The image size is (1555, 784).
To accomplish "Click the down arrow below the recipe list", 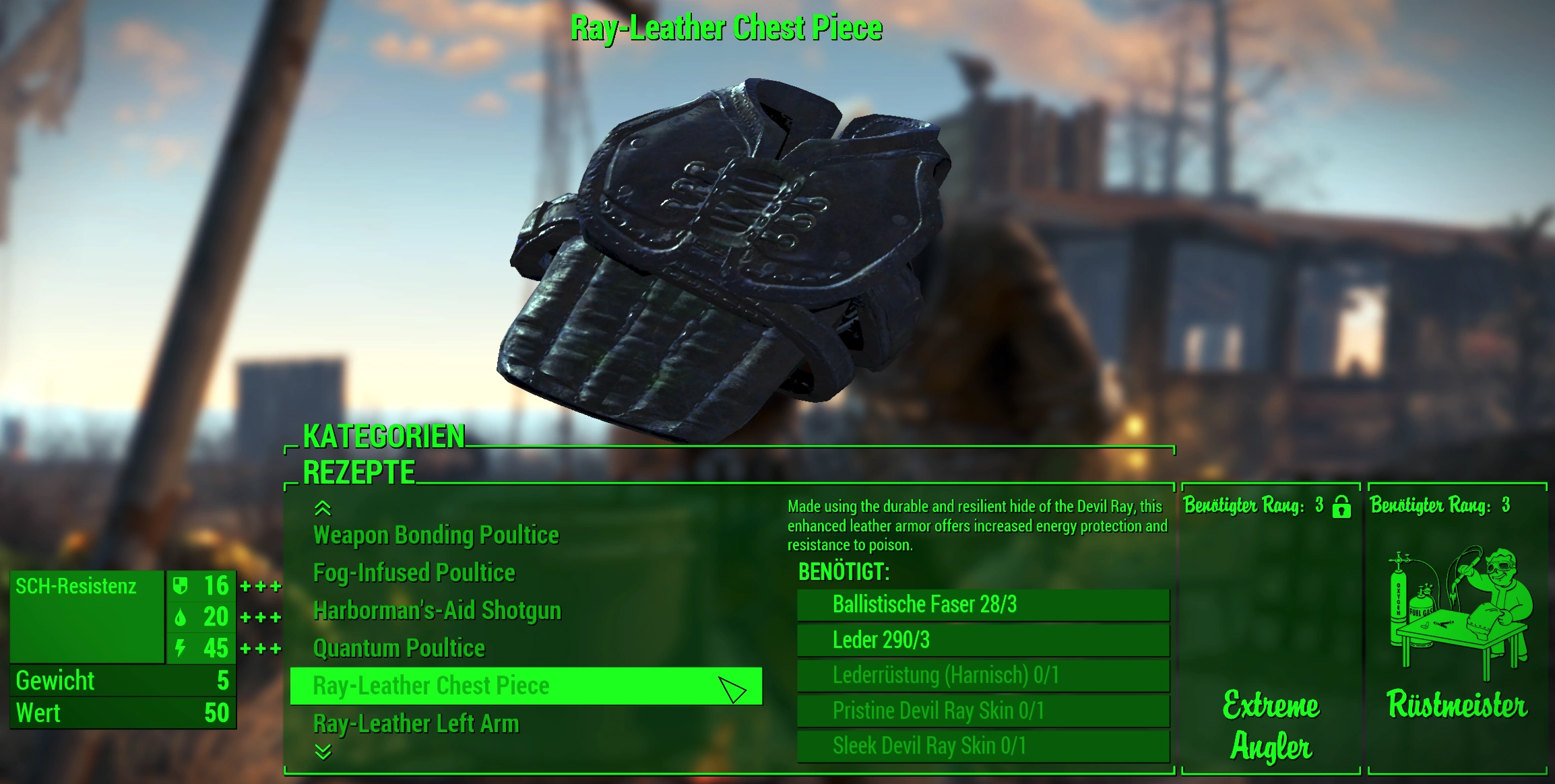I will [x=323, y=752].
